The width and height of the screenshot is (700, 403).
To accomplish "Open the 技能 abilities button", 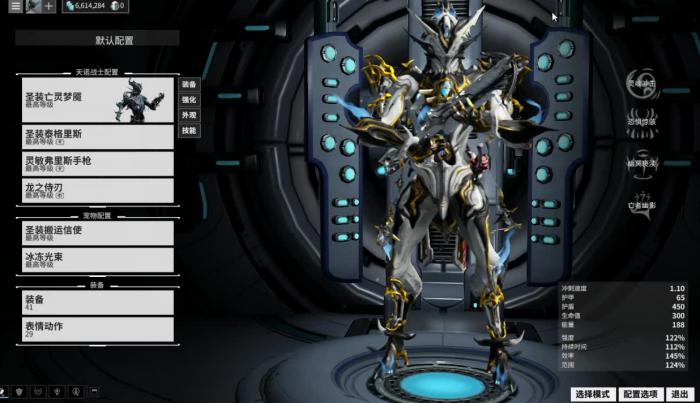I will point(189,131).
